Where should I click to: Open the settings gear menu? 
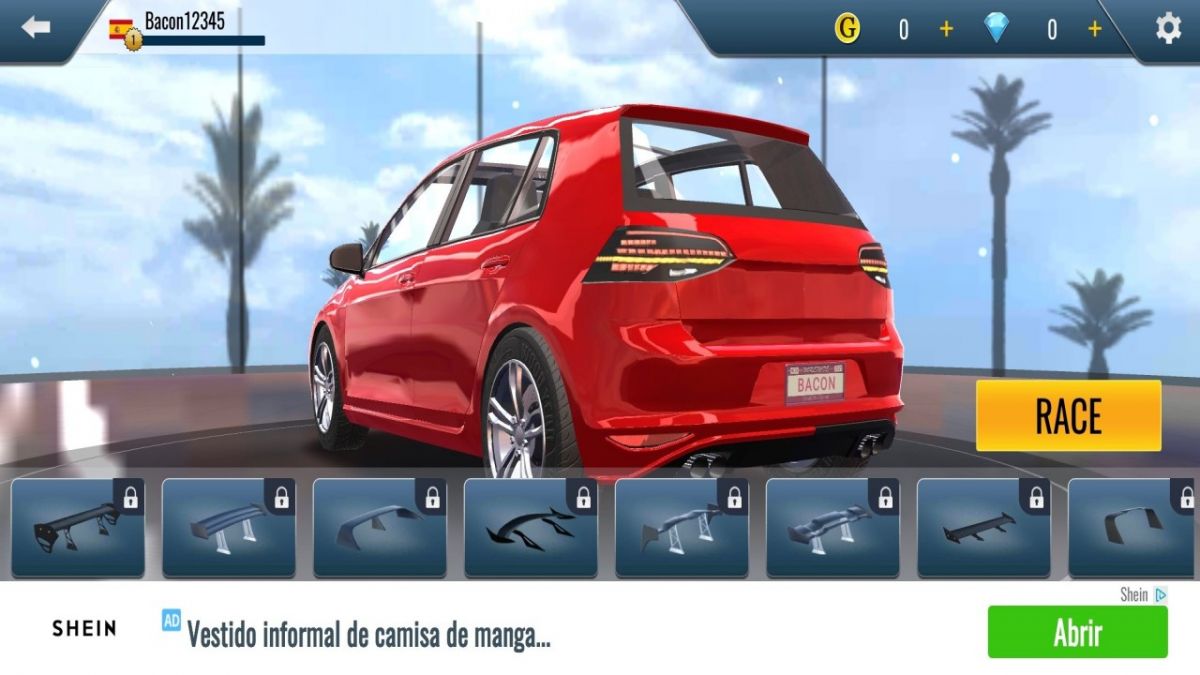pos(1168,29)
